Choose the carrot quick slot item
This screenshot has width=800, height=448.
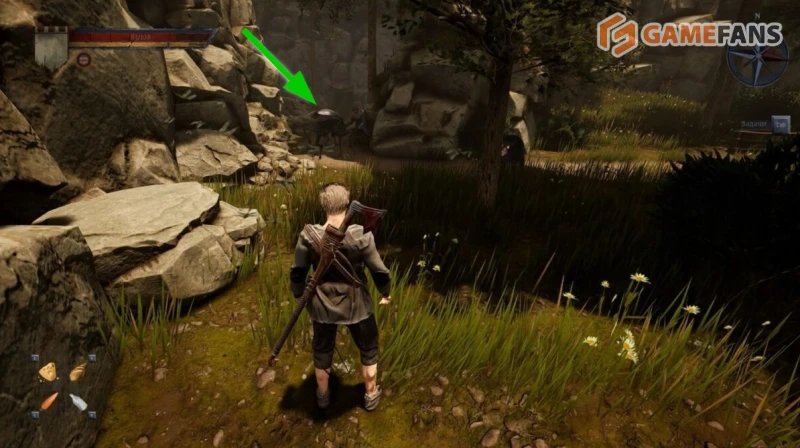[x=47, y=401]
